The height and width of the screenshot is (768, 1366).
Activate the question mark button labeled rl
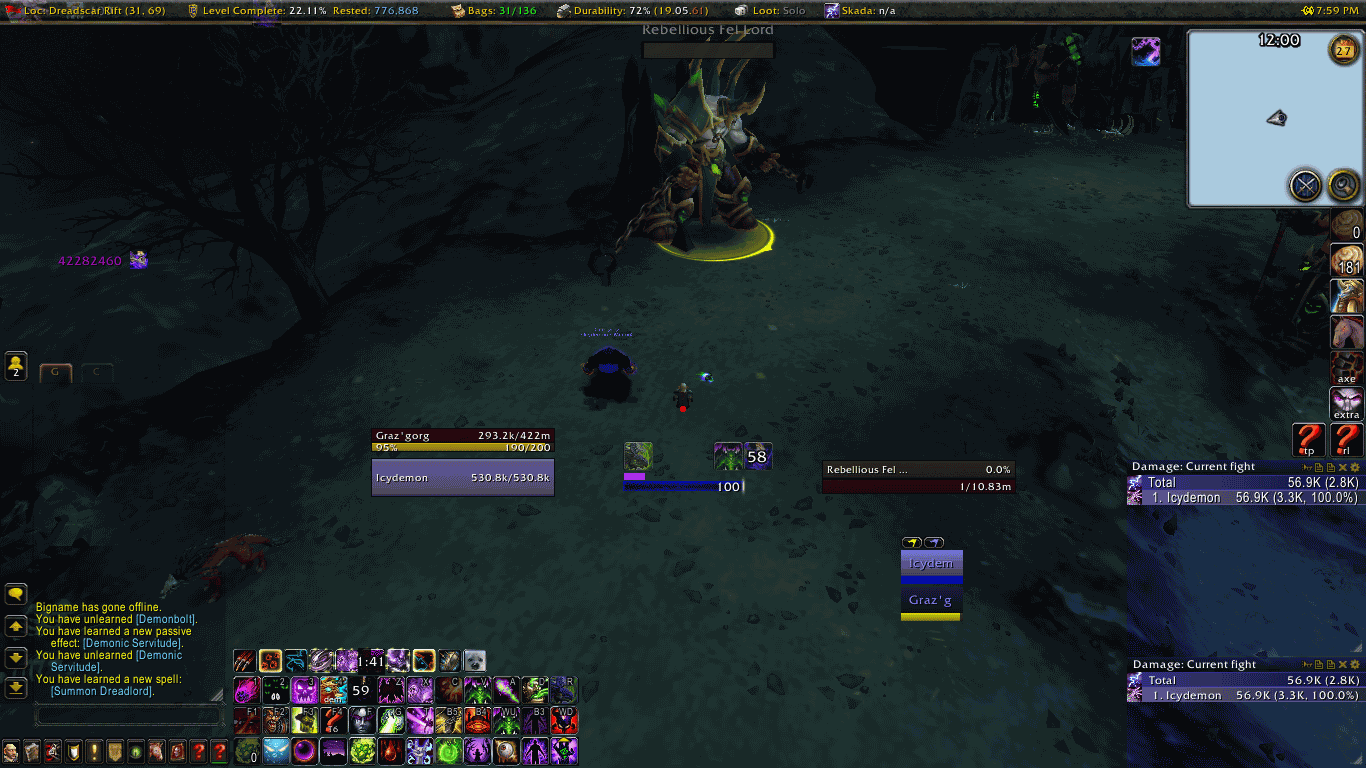pos(1347,439)
